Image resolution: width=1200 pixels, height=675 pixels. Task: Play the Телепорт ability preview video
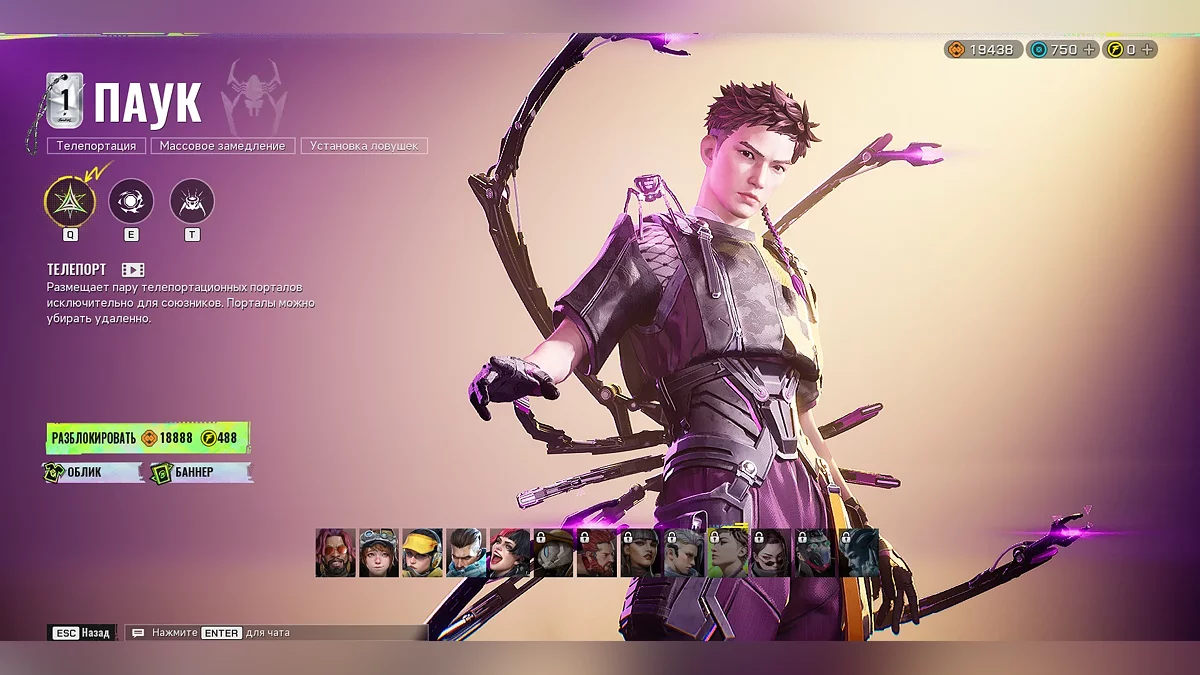click(x=133, y=270)
